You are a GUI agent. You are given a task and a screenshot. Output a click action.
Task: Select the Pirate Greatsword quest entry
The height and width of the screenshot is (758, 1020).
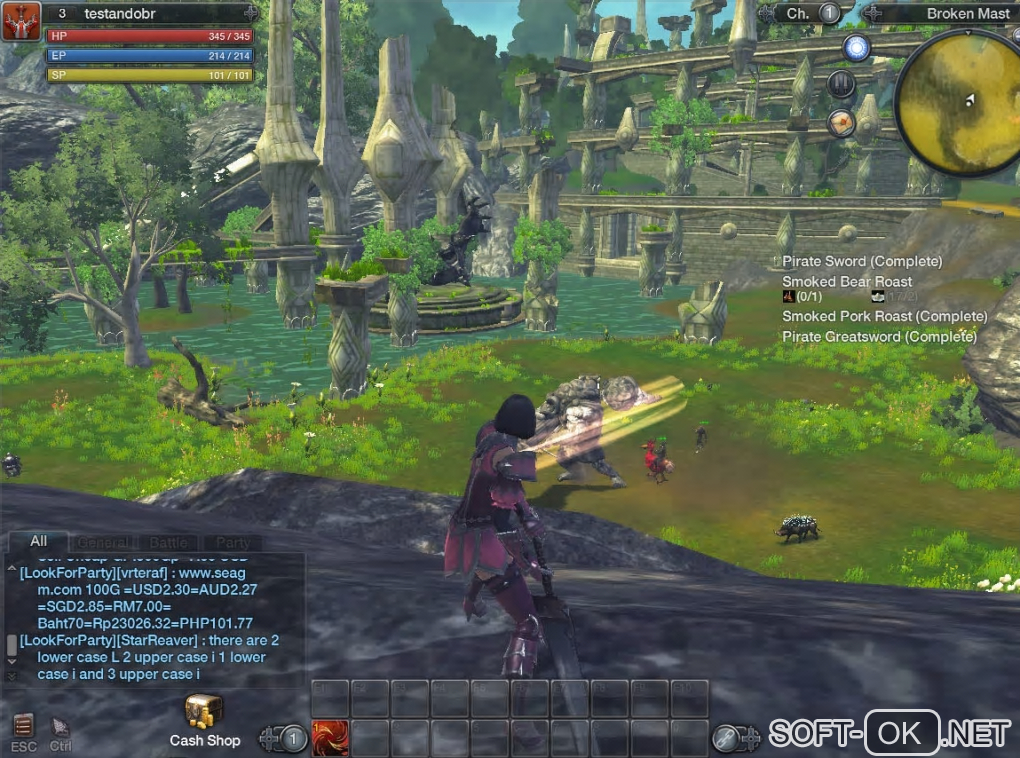[x=879, y=337]
